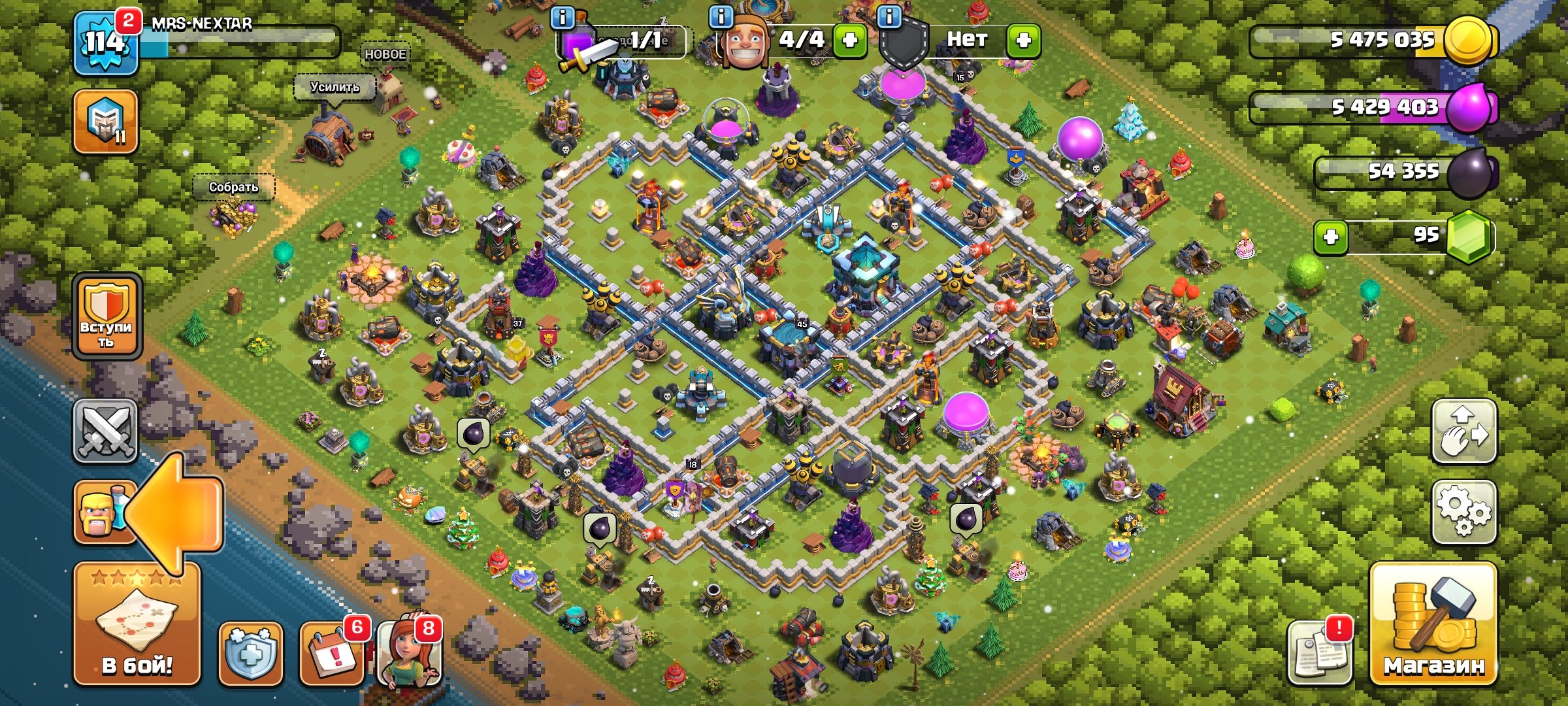Show builder info with the i icon
Screen dimensions: 1568x706
tap(721, 17)
